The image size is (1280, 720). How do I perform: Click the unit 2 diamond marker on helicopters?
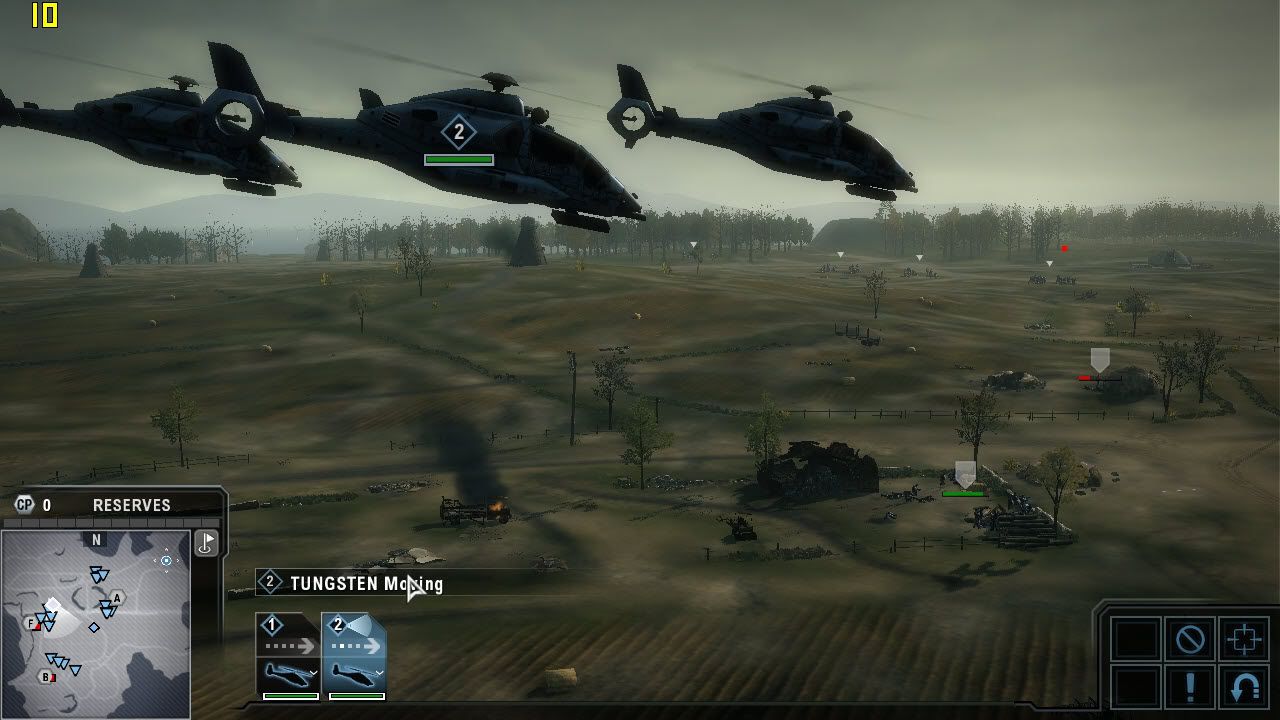click(x=459, y=132)
